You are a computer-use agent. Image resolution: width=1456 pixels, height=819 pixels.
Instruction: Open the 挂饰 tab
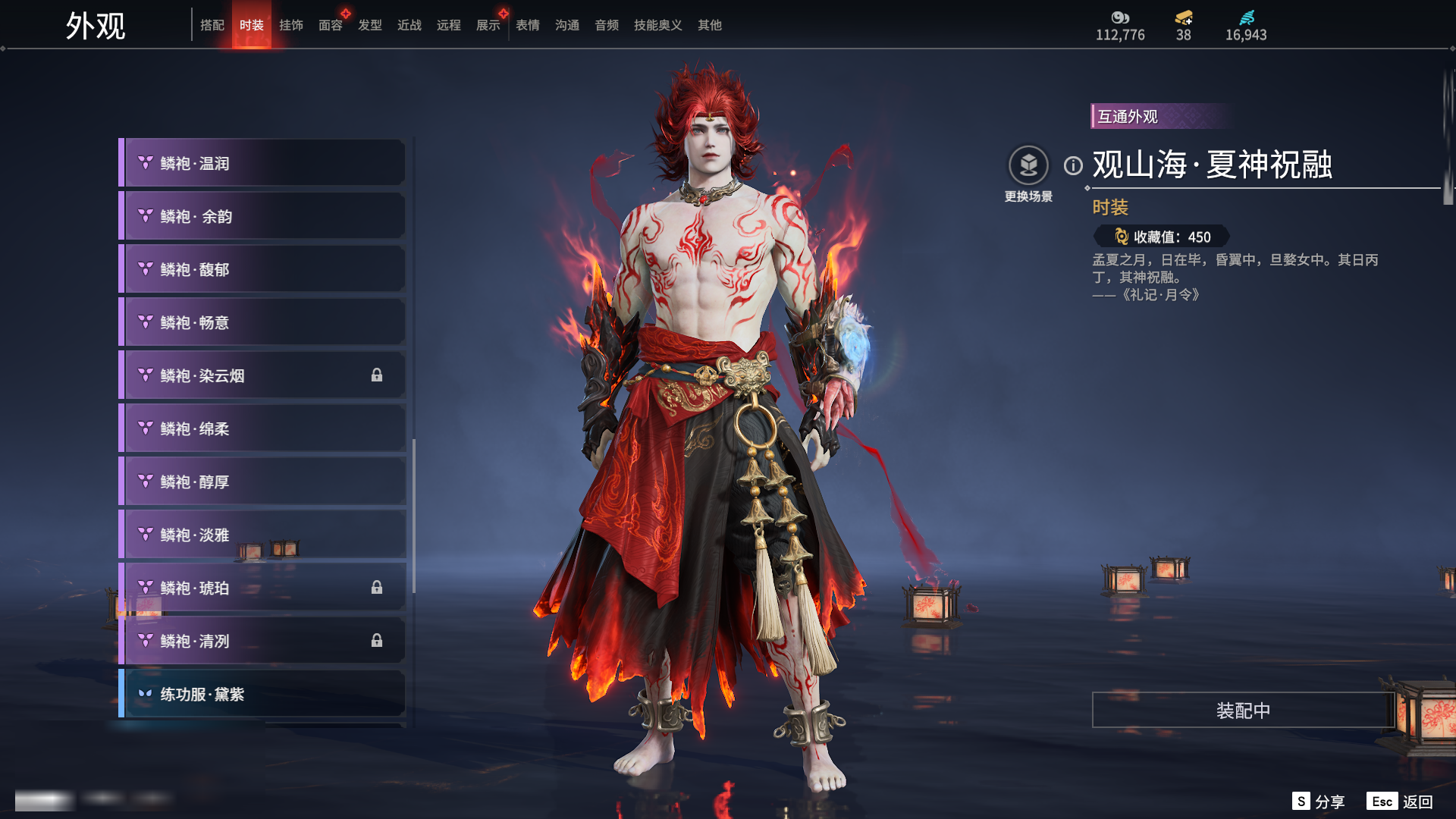(x=290, y=25)
